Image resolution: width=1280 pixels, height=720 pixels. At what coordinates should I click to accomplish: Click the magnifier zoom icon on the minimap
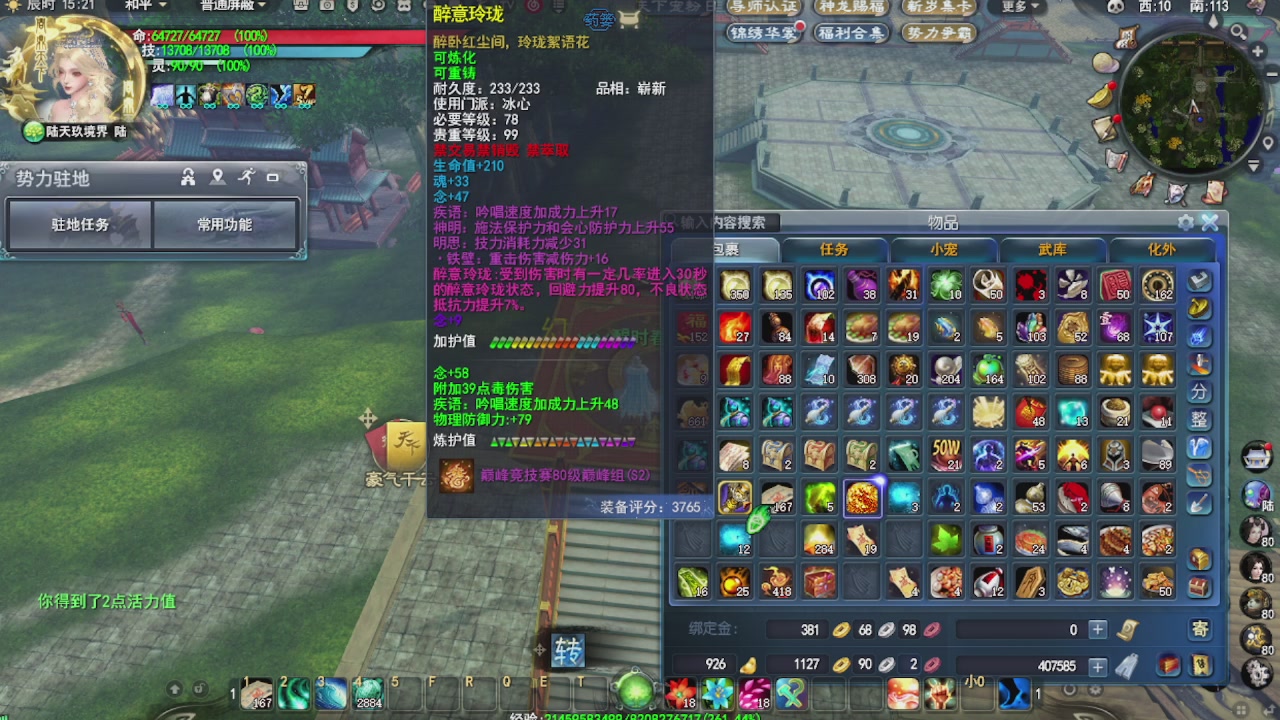(x=1238, y=32)
